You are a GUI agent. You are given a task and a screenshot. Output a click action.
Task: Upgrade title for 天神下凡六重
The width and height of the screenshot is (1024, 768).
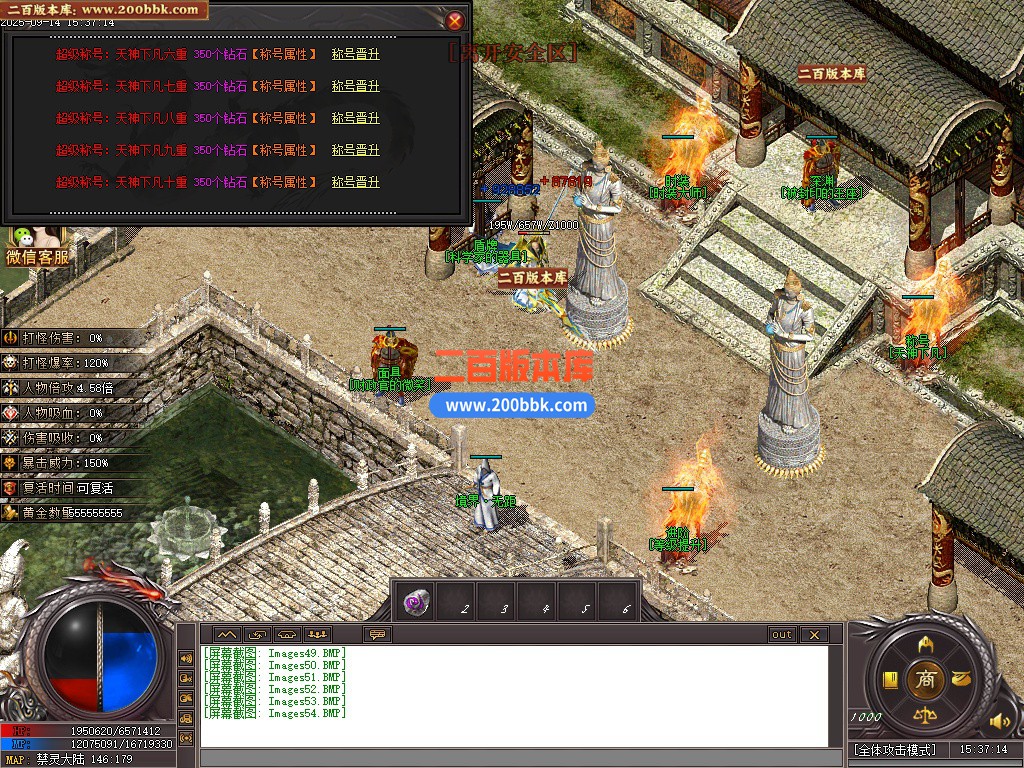(356, 54)
